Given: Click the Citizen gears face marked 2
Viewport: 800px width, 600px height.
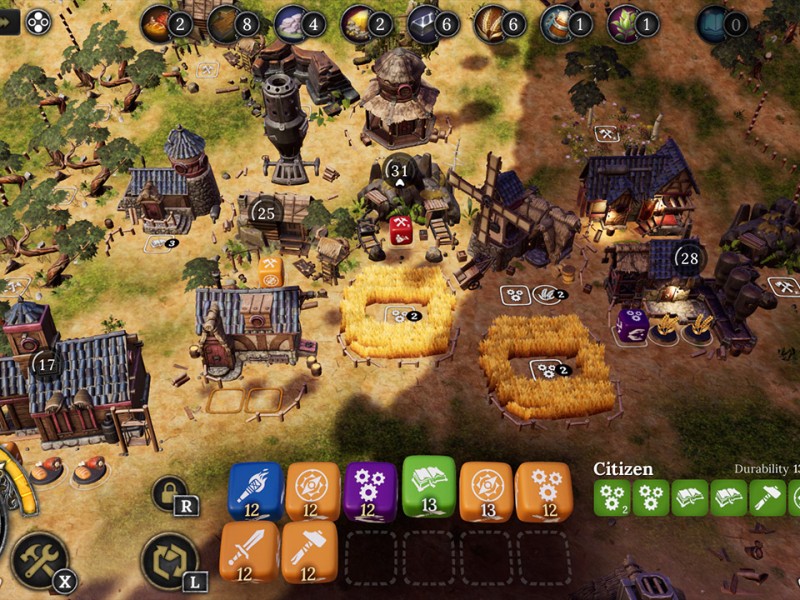Looking at the screenshot, I should click(612, 497).
